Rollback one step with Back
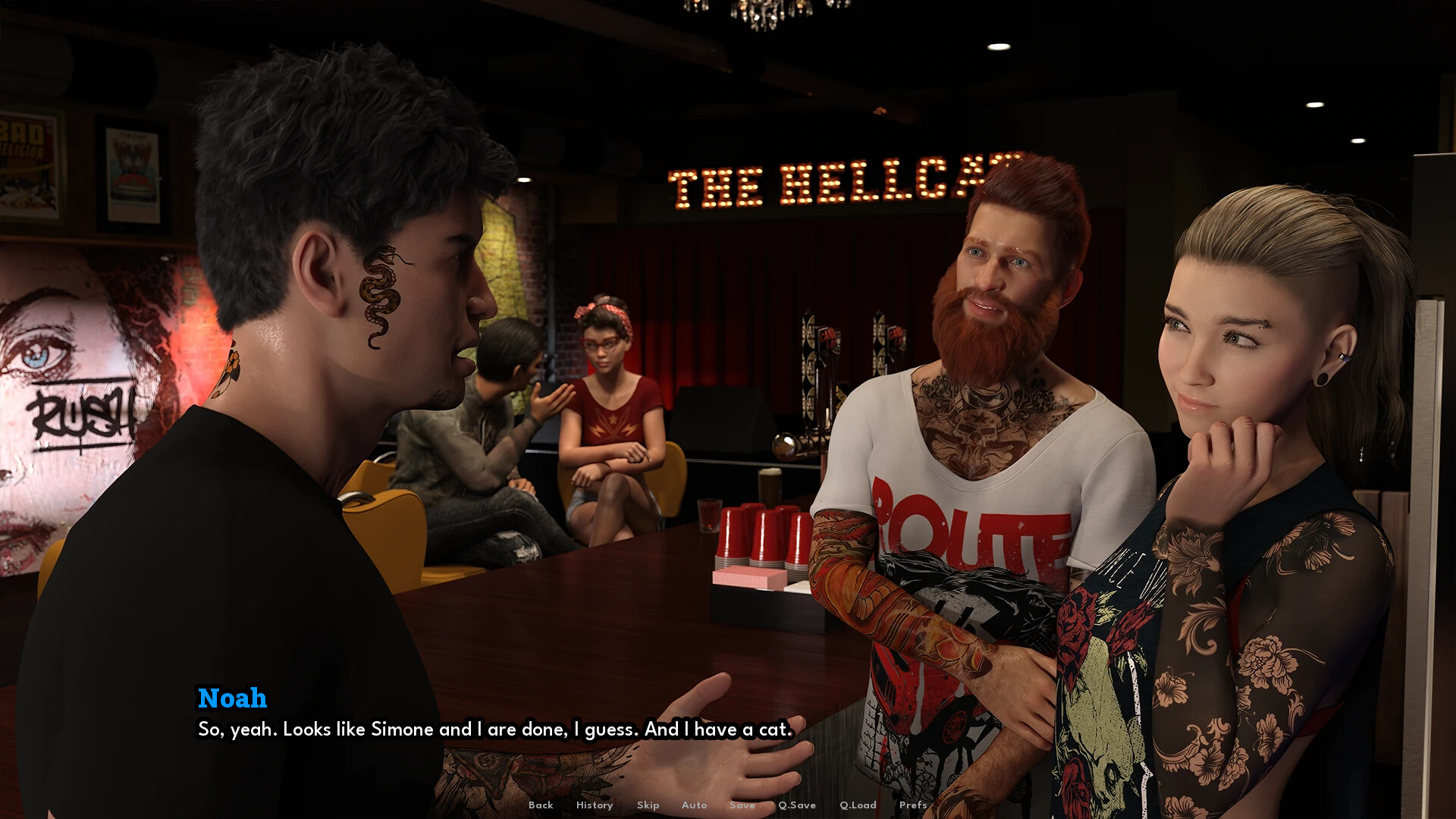This screenshot has height=819, width=1456. [x=540, y=805]
